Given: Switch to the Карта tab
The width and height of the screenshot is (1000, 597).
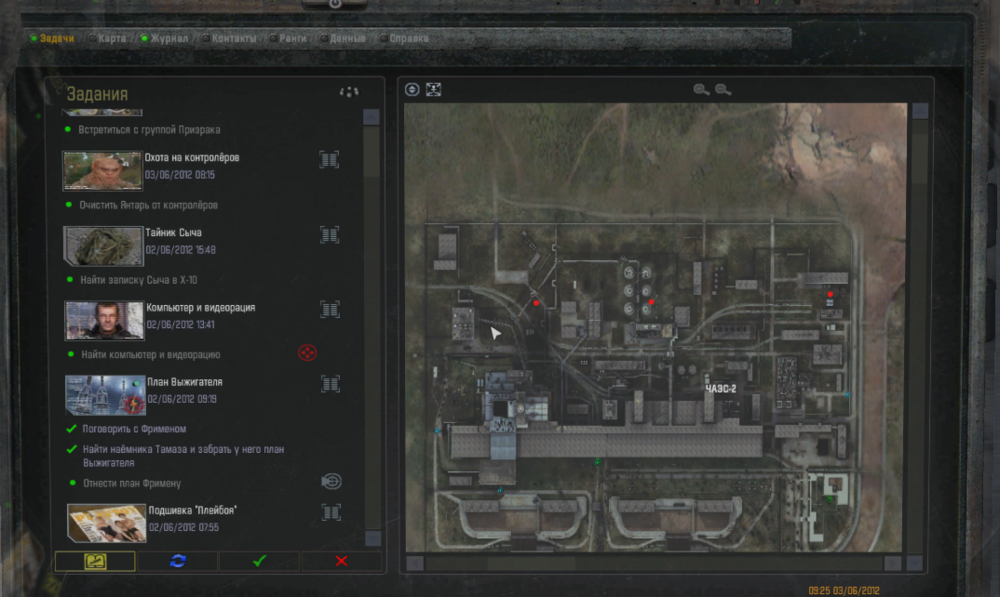Looking at the screenshot, I should (x=112, y=39).
